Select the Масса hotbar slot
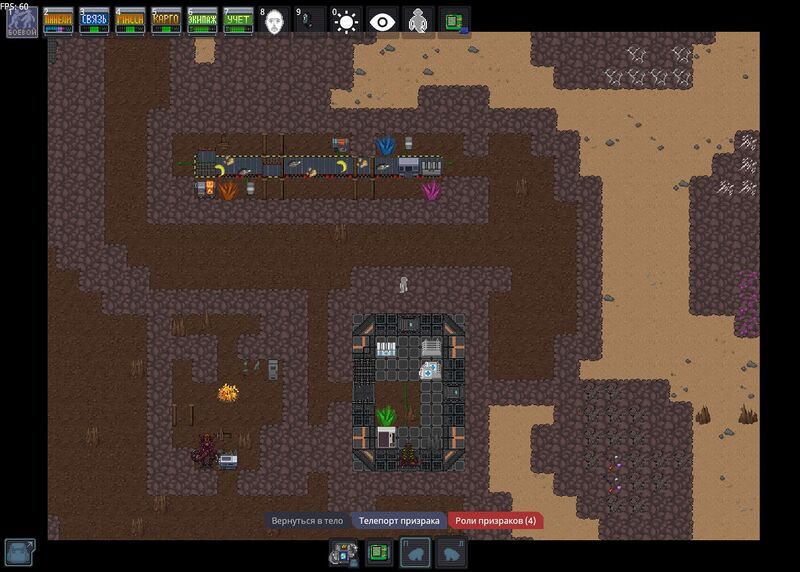The height and width of the screenshot is (572, 800). click(130, 22)
